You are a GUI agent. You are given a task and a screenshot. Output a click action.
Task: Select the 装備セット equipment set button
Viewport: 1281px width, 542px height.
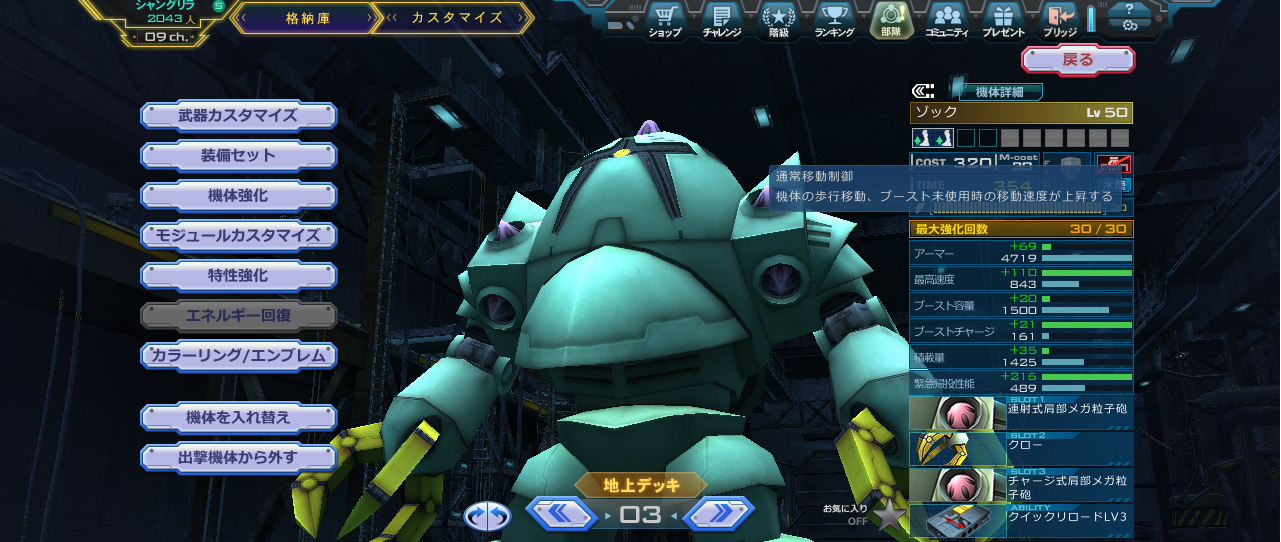click(238, 156)
